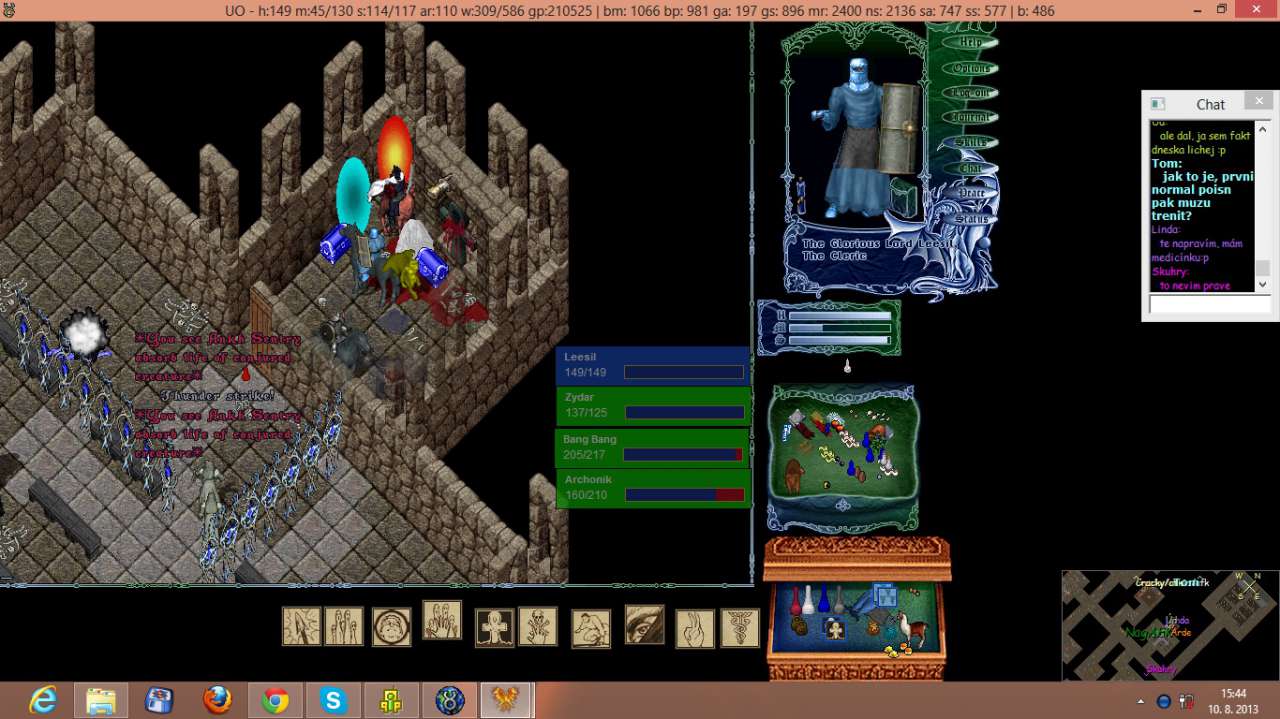Open the character Status window
The width and height of the screenshot is (1280, 719).
(x=969, y=218)
